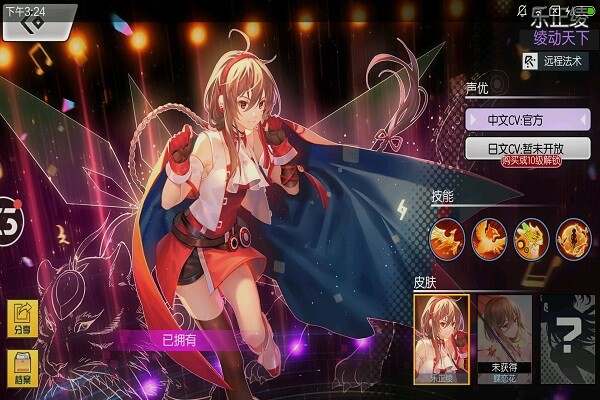
Task: Inspect the first skill icon with flaming fist
Action: pos(447,237)
